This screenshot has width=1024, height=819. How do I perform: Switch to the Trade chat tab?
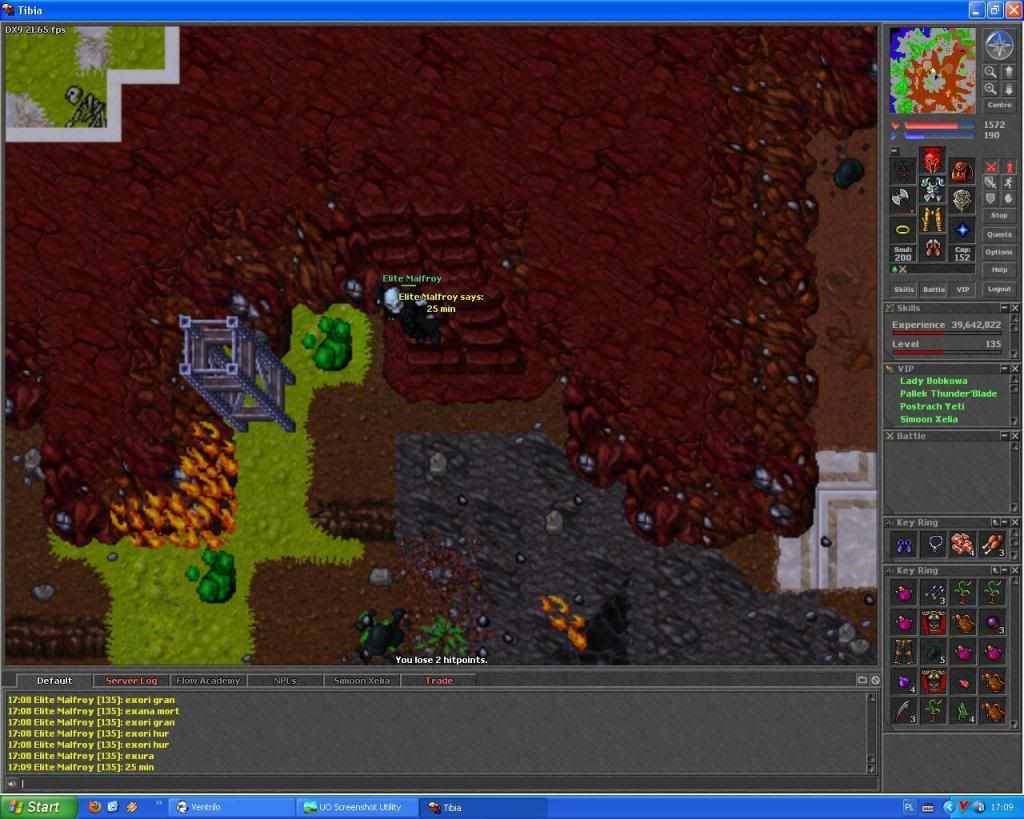tap(439, 681)
